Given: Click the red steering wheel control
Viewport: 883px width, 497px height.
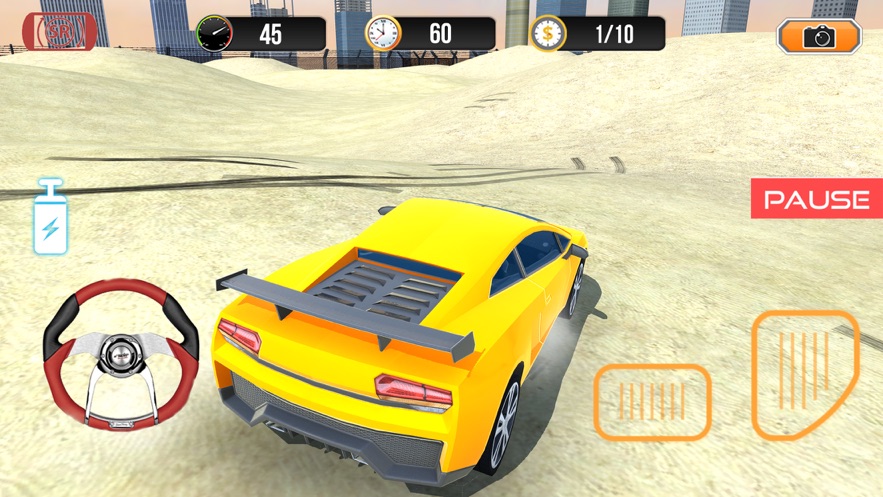Looking at the screenshot, I should click(x=120, y=355).
